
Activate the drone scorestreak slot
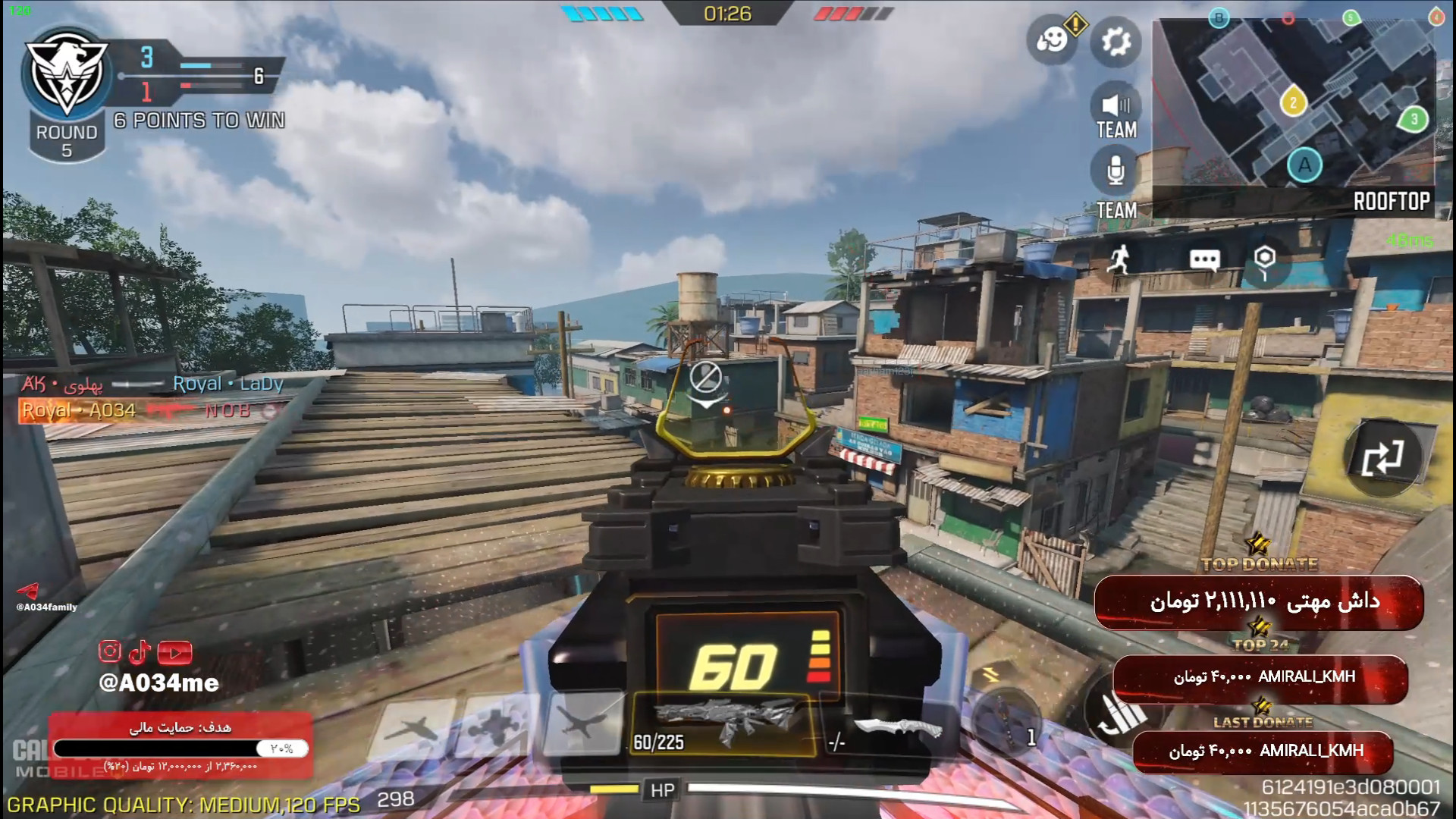pos(495,728)
